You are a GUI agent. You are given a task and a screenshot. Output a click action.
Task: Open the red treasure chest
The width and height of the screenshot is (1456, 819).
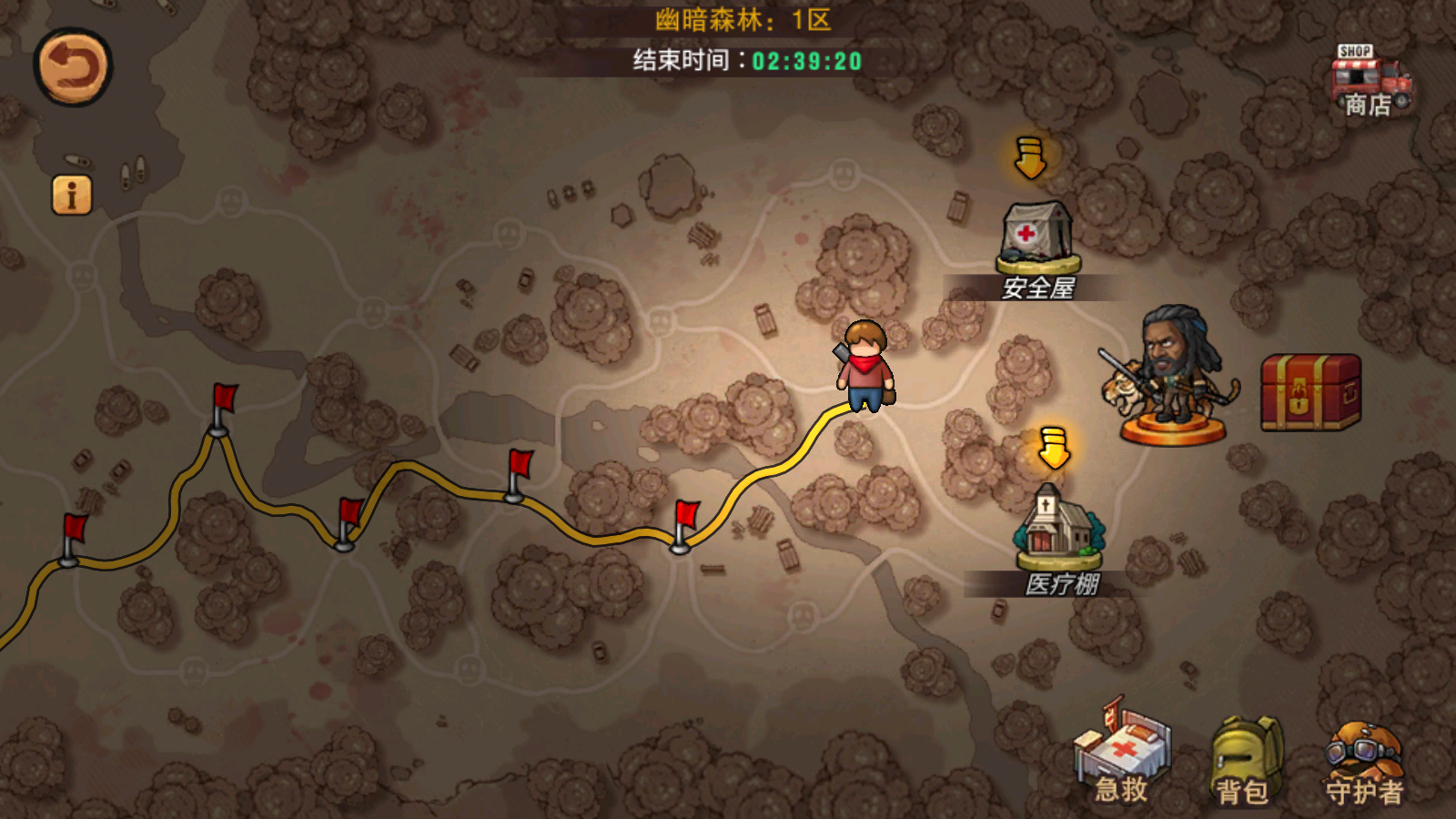(x=1310, y=391)
